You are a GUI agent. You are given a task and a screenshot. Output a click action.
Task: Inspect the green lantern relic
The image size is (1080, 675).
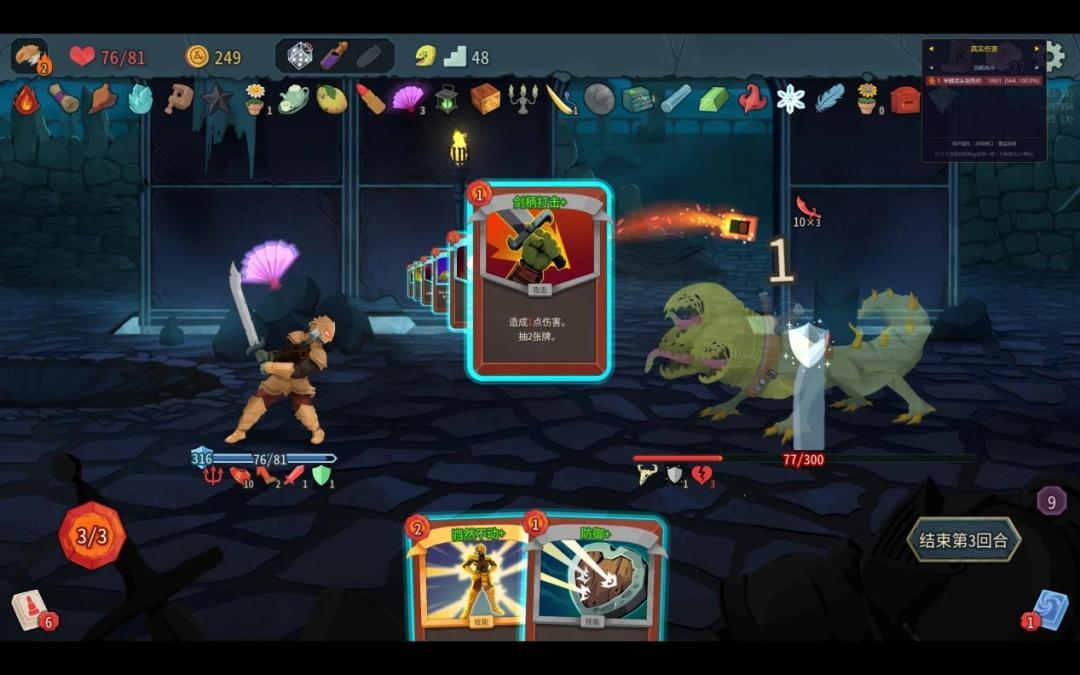coord(446,98)
